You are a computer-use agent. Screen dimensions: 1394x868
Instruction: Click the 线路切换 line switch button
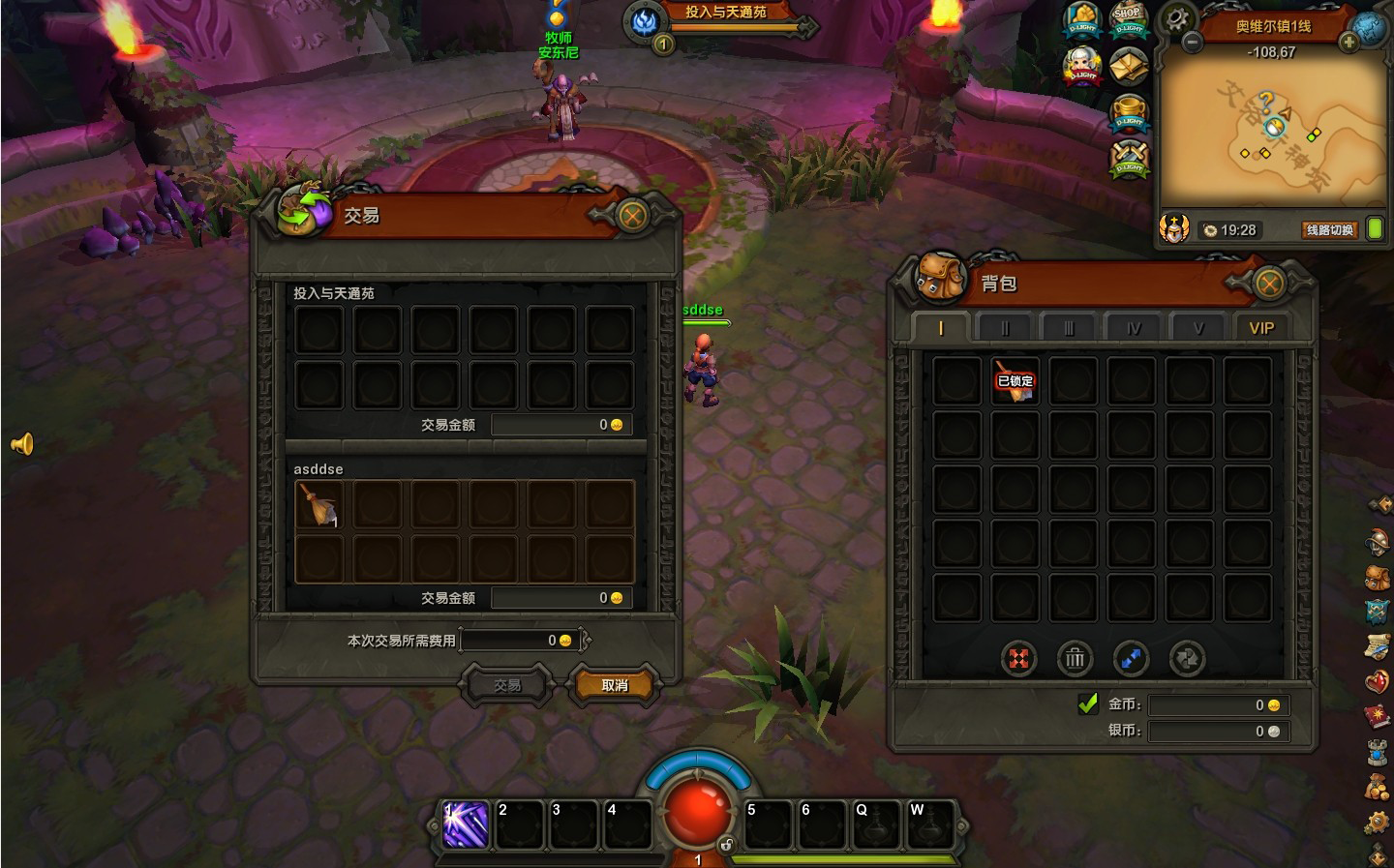1329,230
